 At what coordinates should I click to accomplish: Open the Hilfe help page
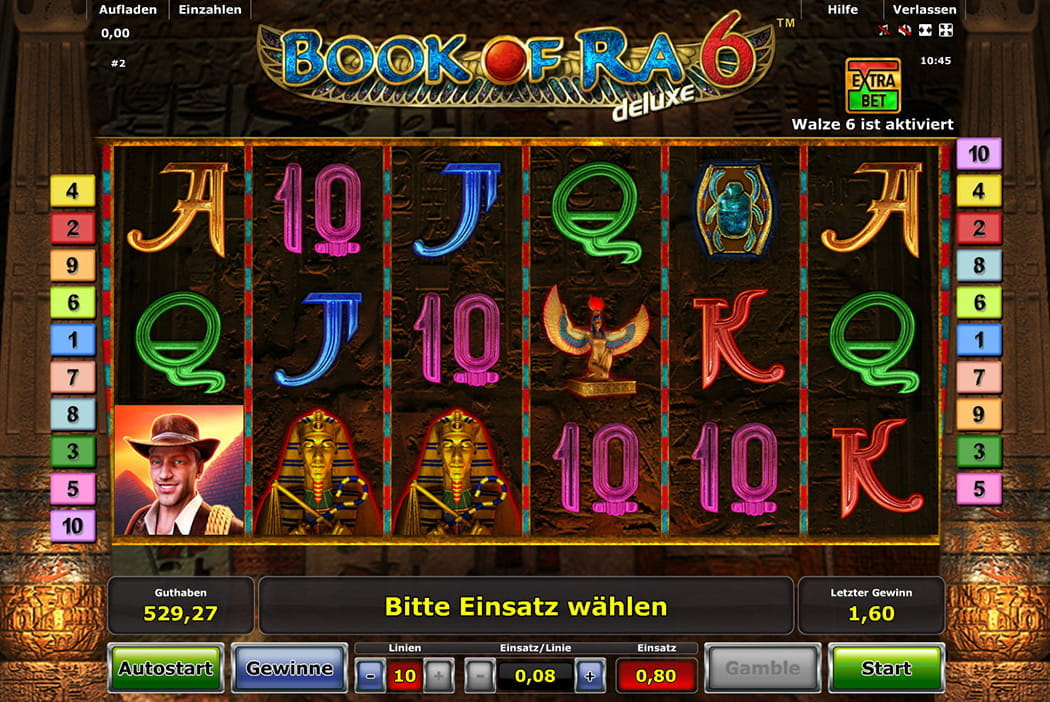843,9
